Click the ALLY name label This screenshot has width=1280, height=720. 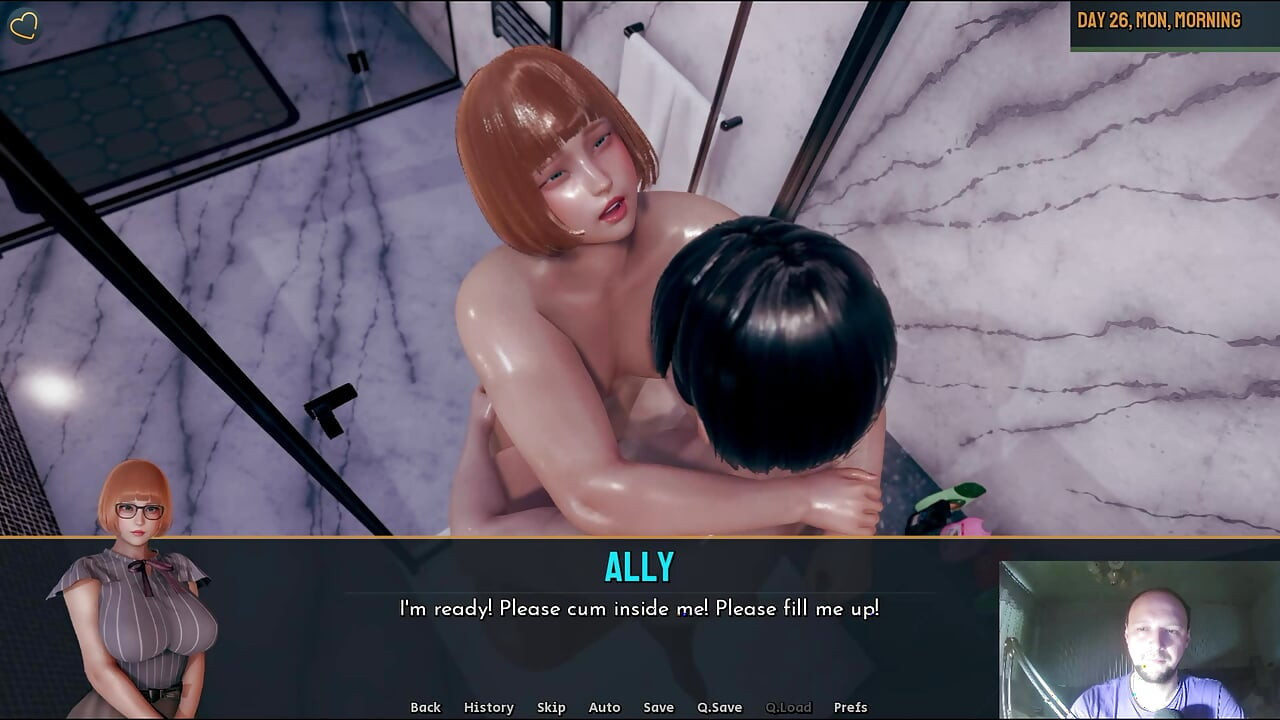coord(639,566)
